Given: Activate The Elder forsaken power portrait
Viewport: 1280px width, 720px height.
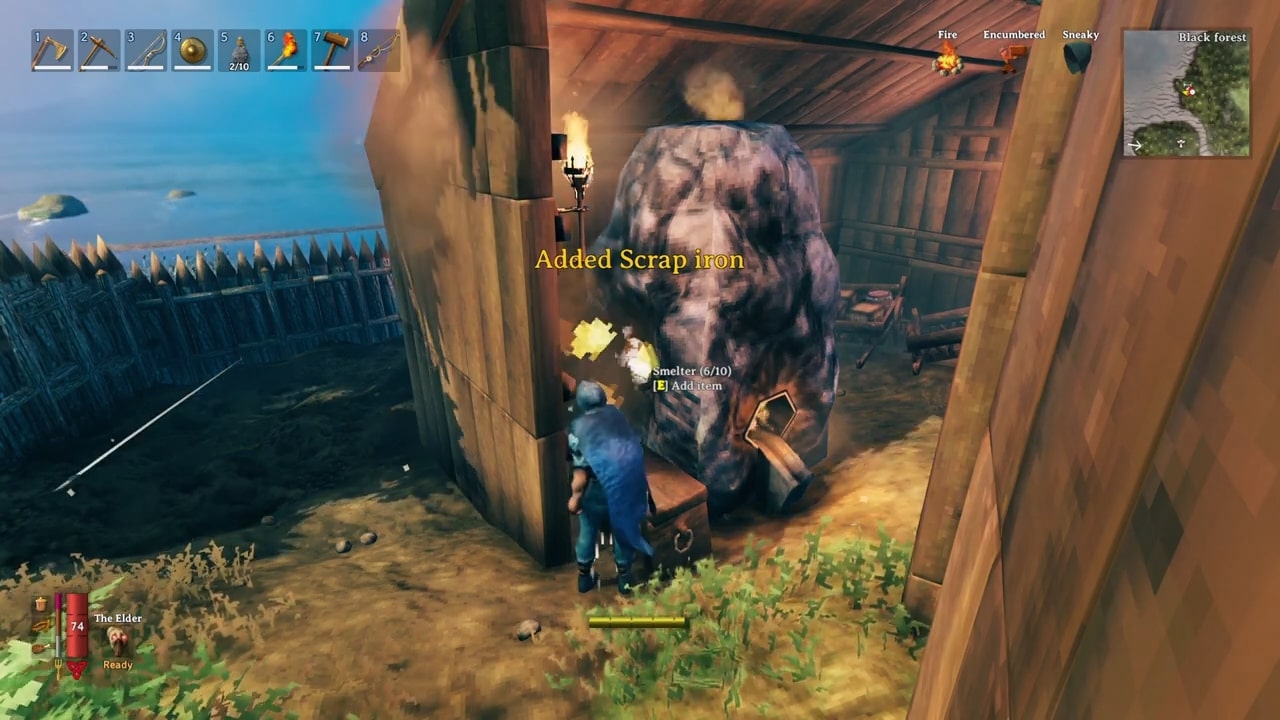Looking at the screenshot, I should [x=117, y=640].
